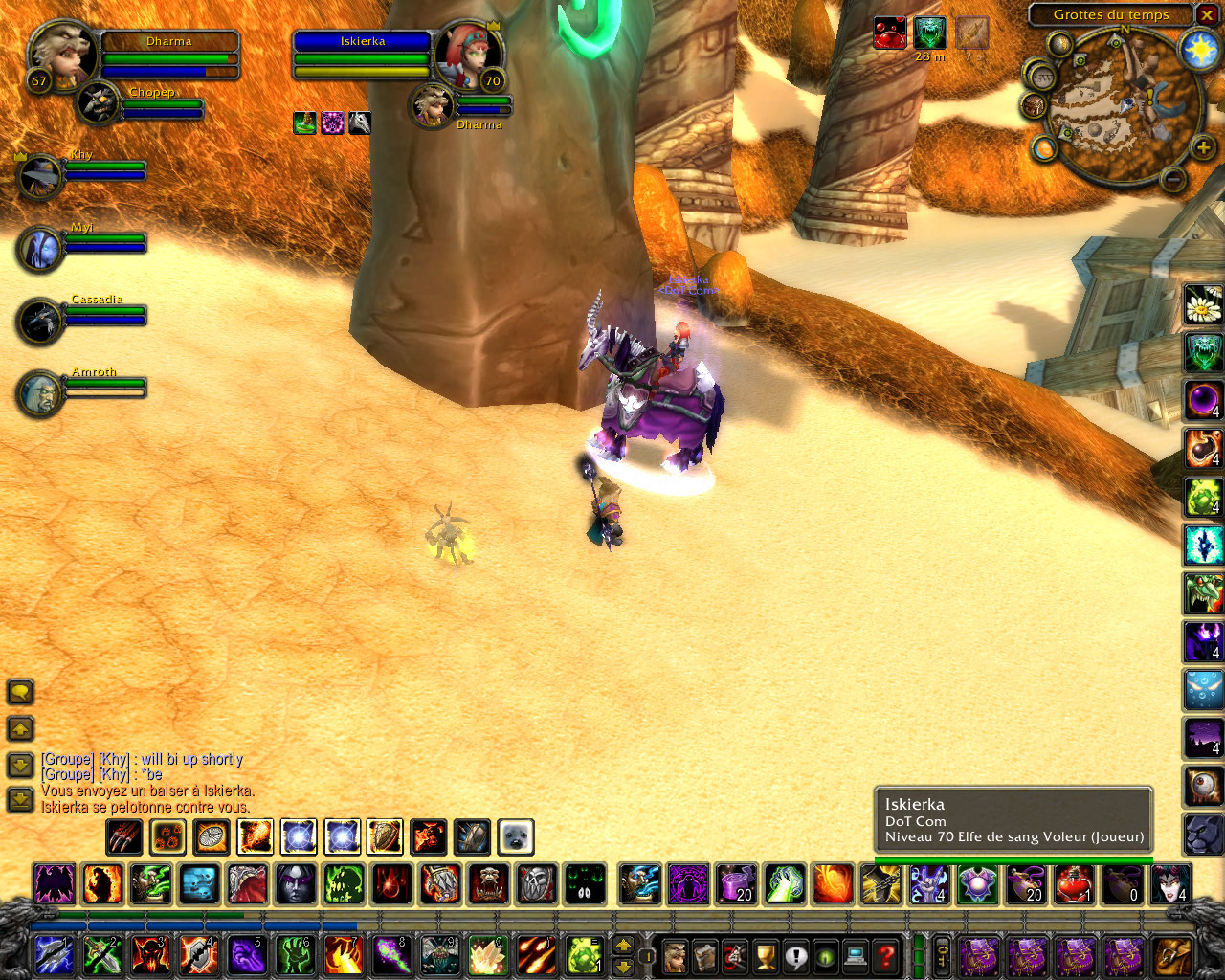Open the computer main menu button

[856, 955]
